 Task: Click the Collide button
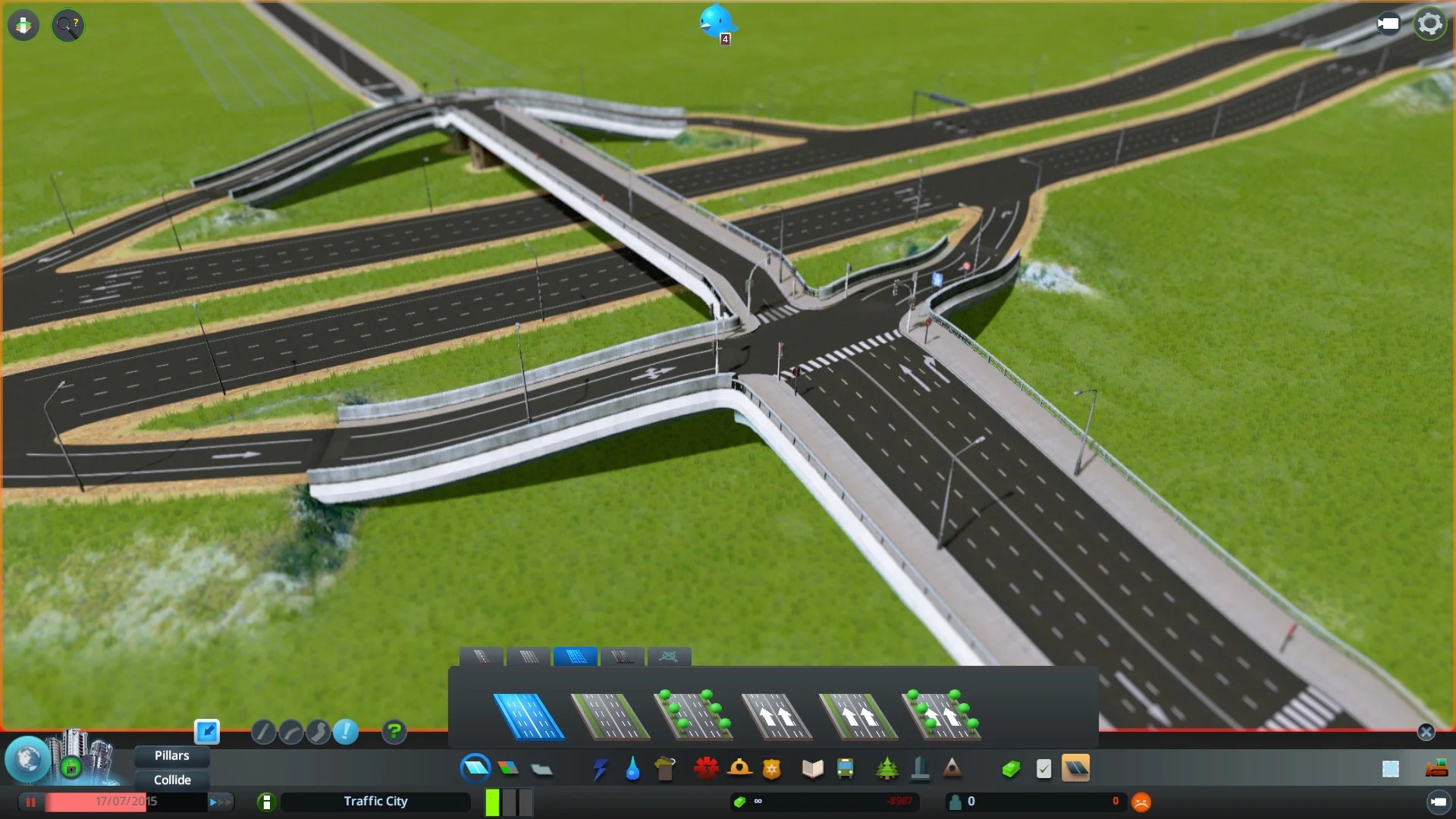[171, 780]
